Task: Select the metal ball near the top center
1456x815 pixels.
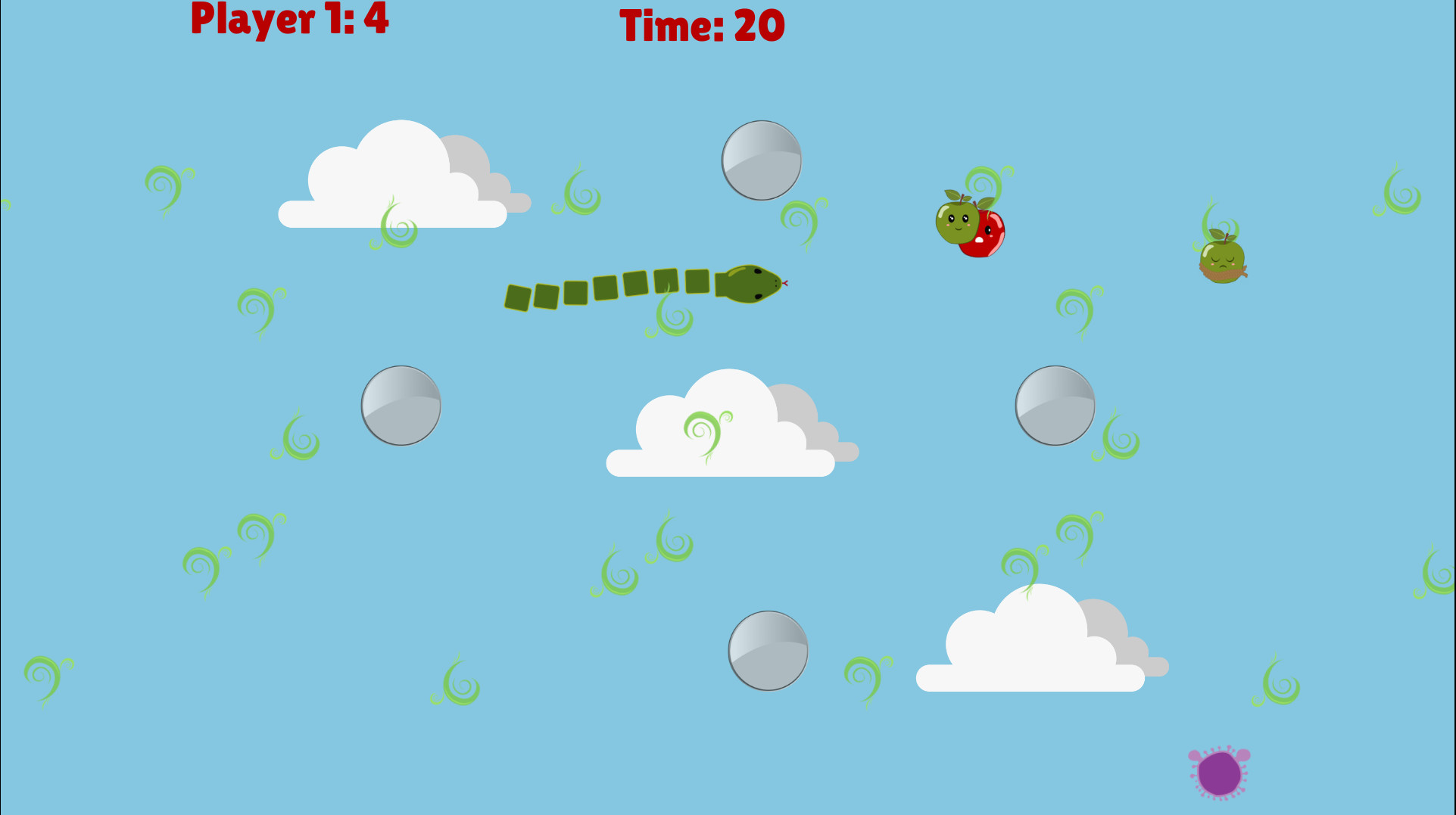Action: pyautogui.click(x=761, y=159)
